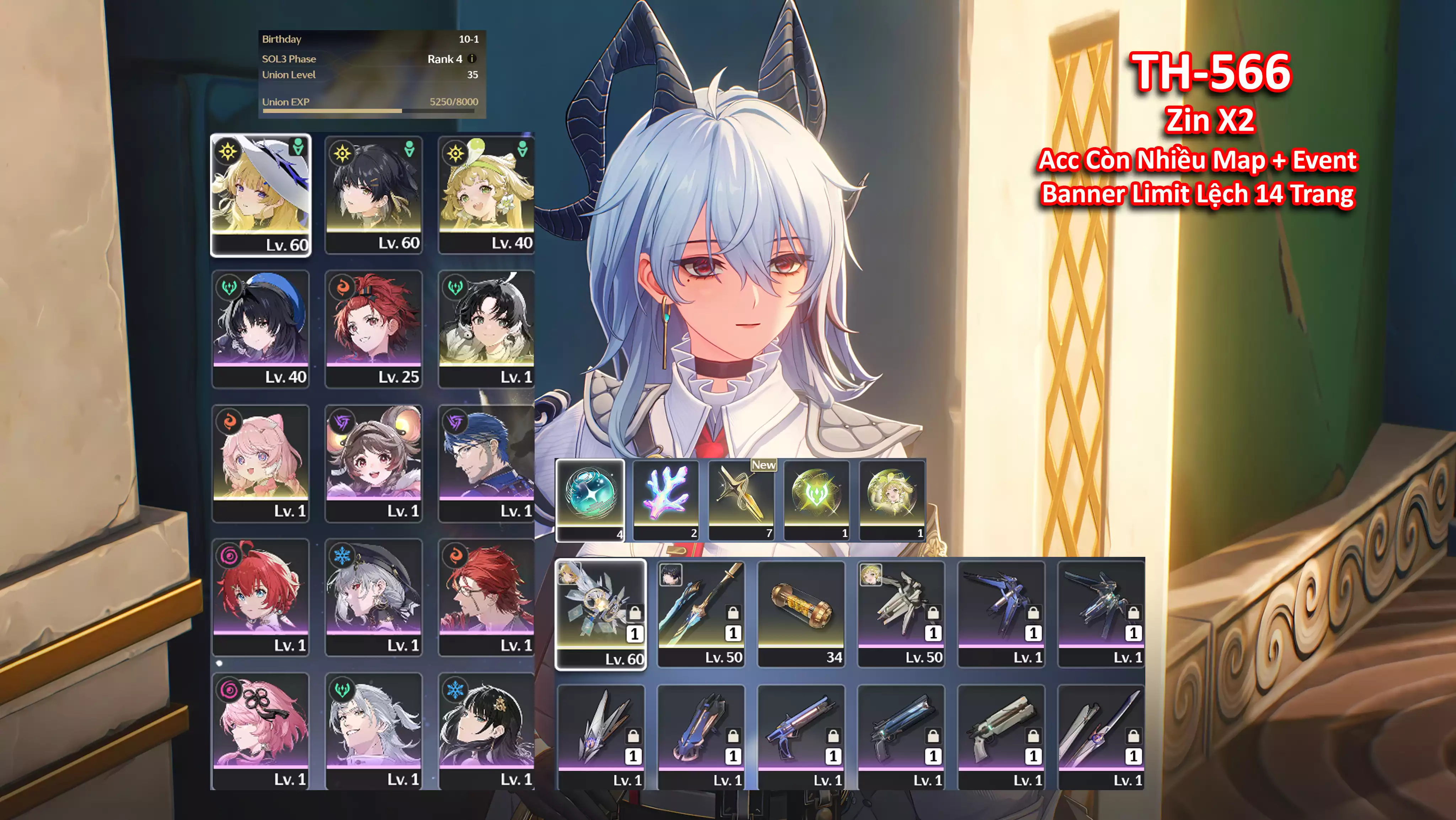The width and height of the screenshot is (1456, 820).
Task: Pick the Lv. 50 gauntlets weapon slot
Action: (x=901, y=614)
